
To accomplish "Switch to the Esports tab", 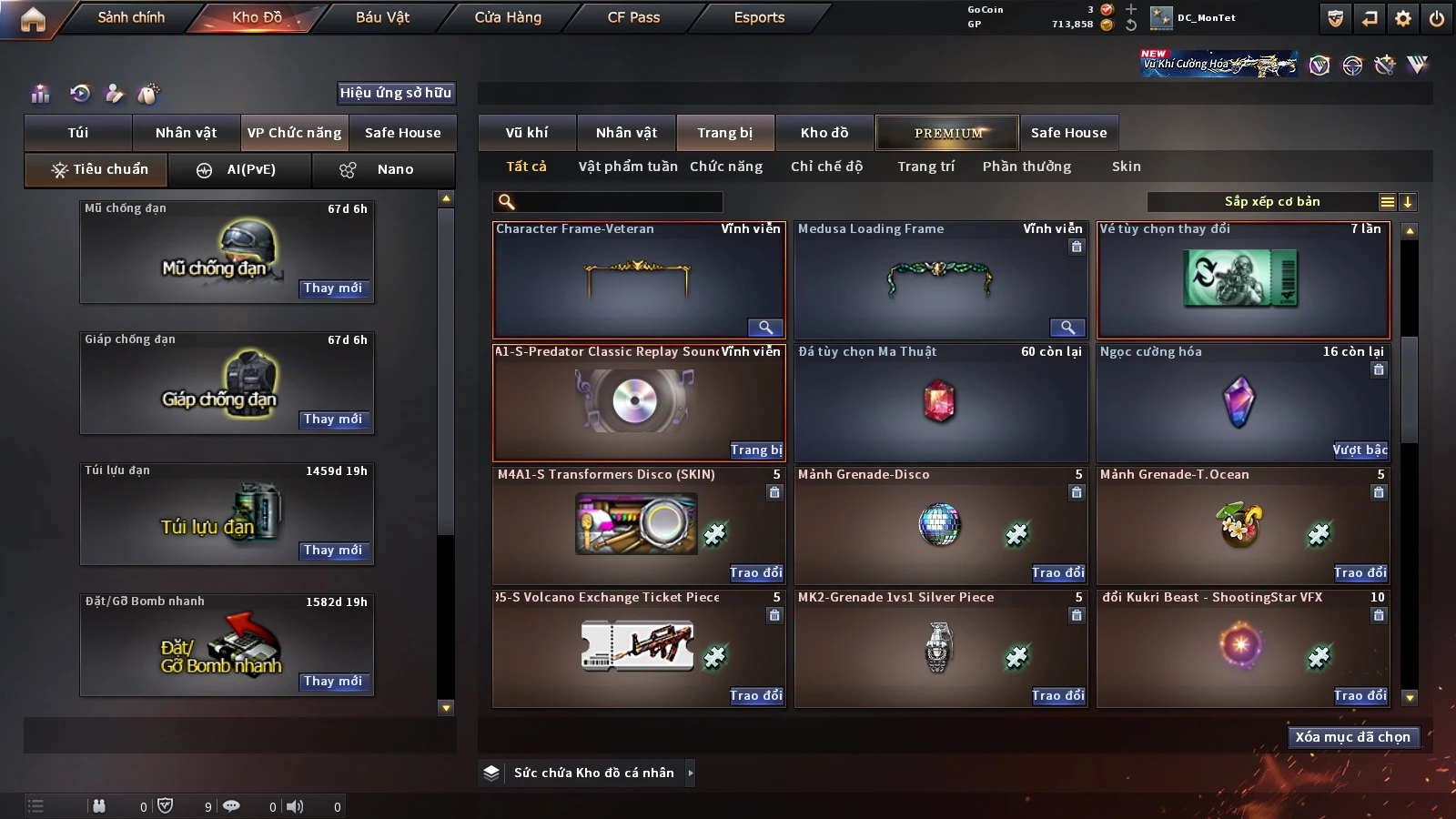I will pyautogui.click(x=759, y=17).
